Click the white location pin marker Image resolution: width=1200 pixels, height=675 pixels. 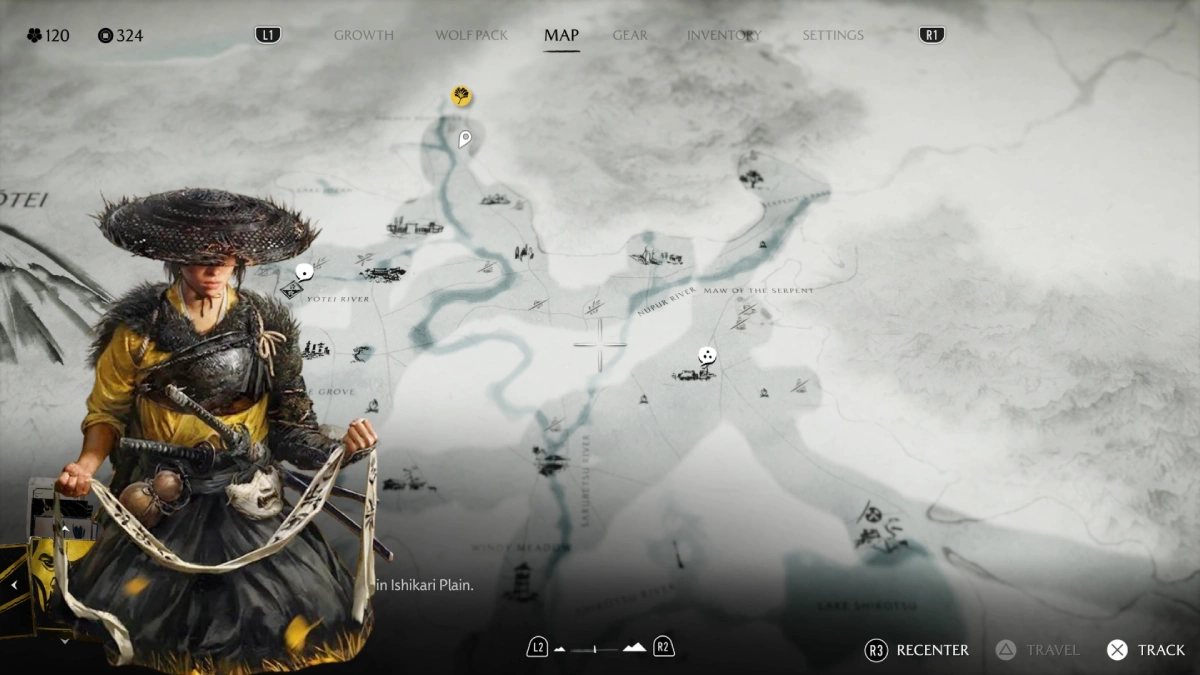coord(464,139)
